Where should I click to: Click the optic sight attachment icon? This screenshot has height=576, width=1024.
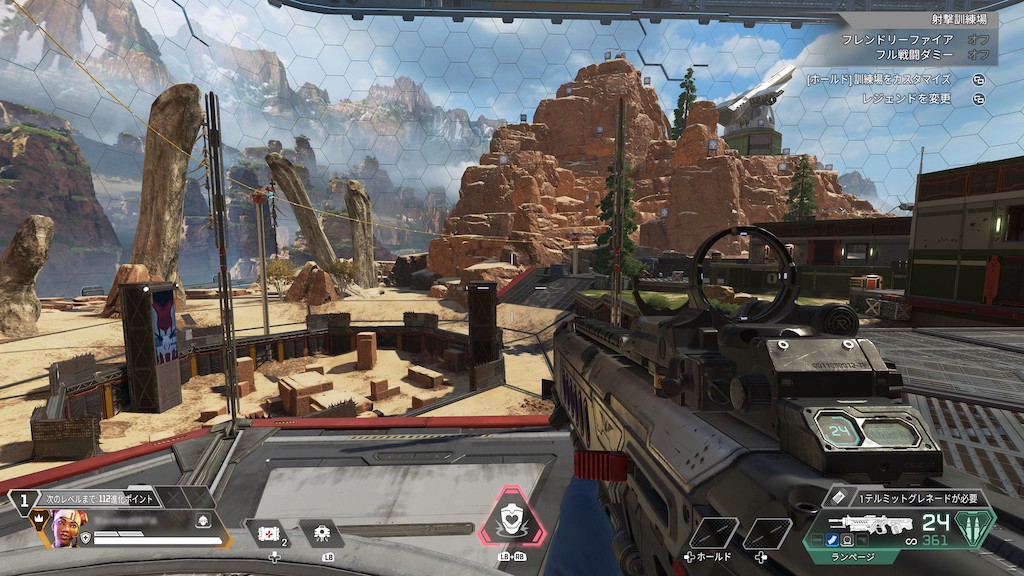[x=846, y=541]
